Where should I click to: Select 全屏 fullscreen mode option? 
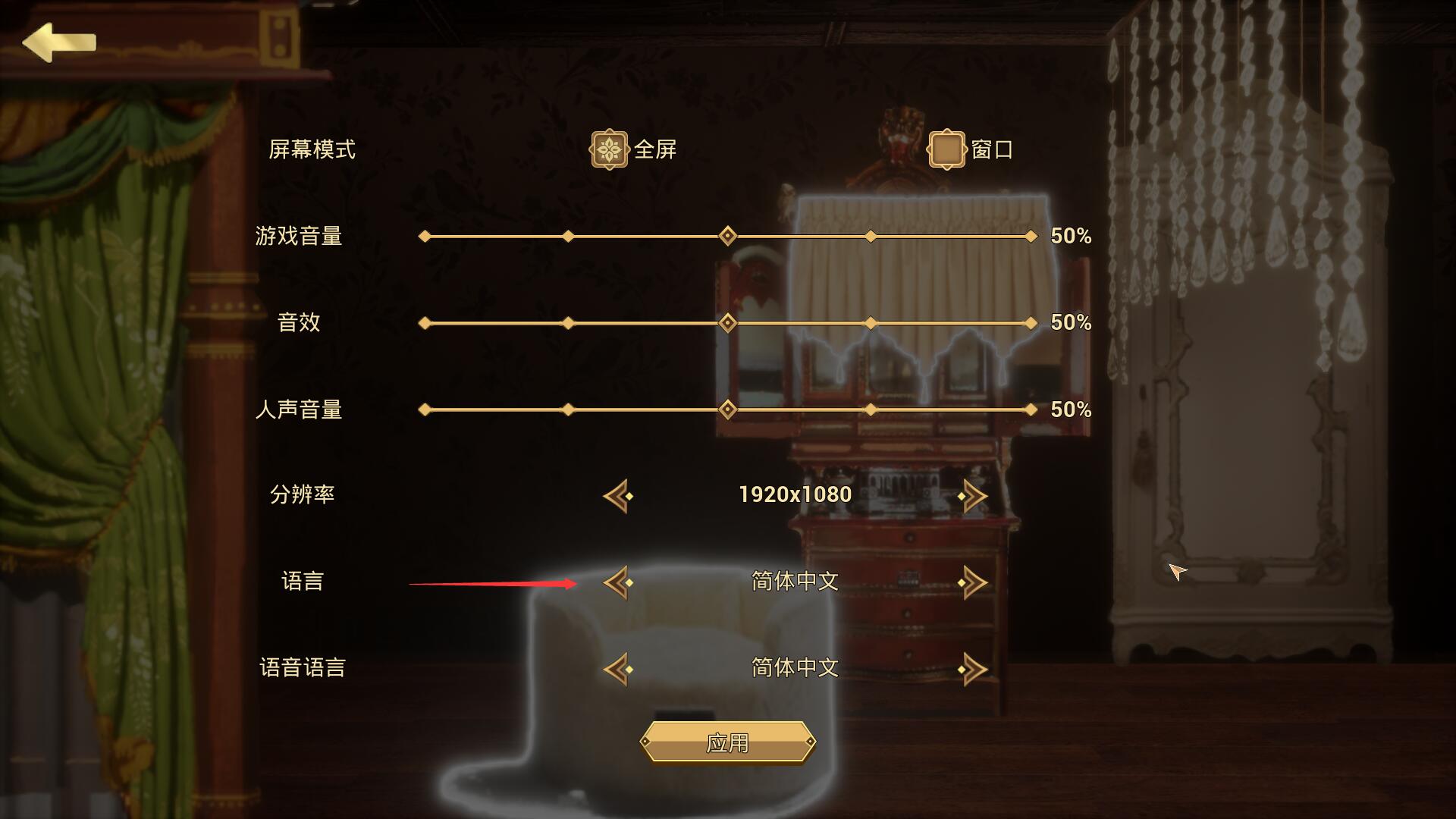[x=609, y=149]
